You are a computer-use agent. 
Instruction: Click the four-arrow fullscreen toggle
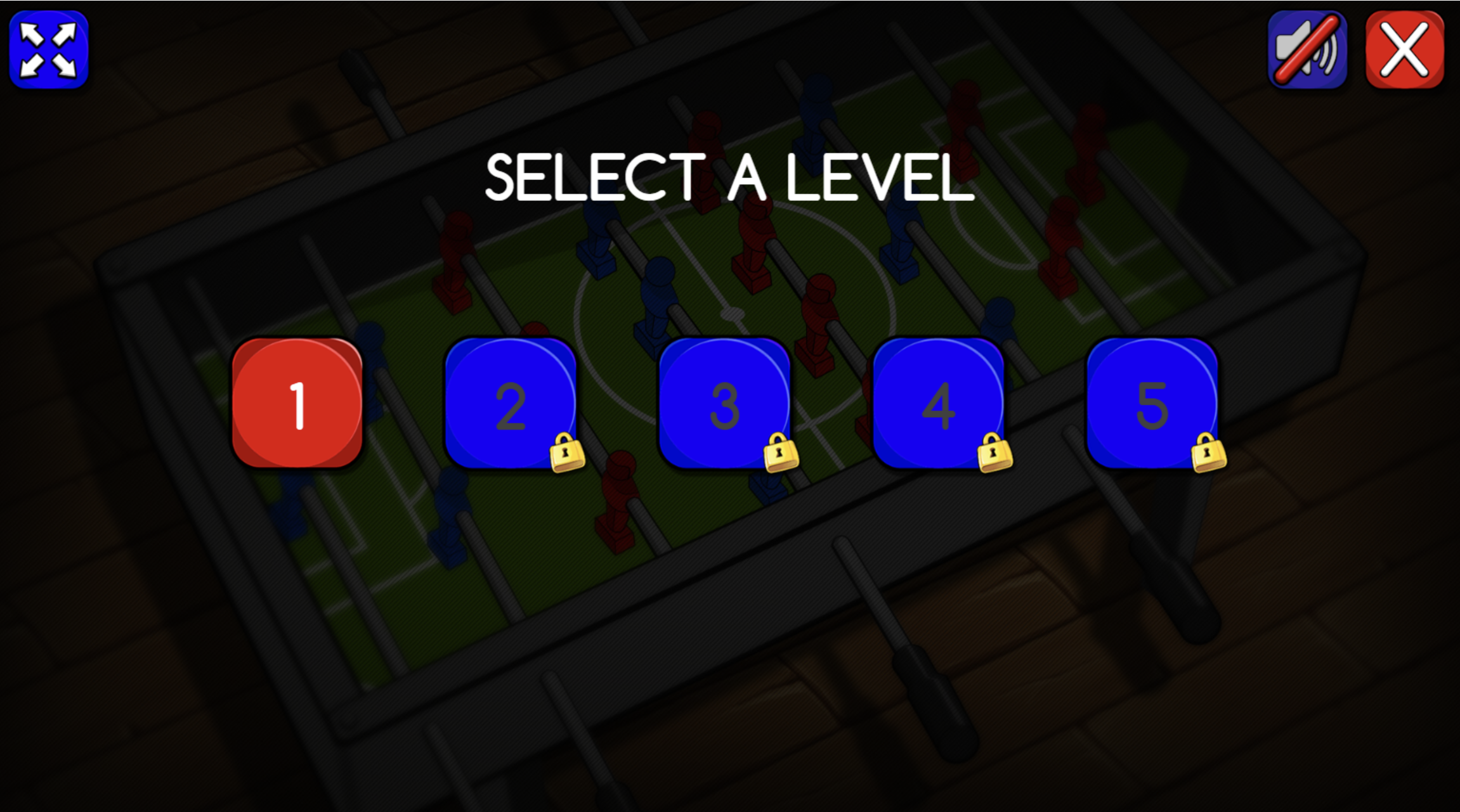click(49, 49)
